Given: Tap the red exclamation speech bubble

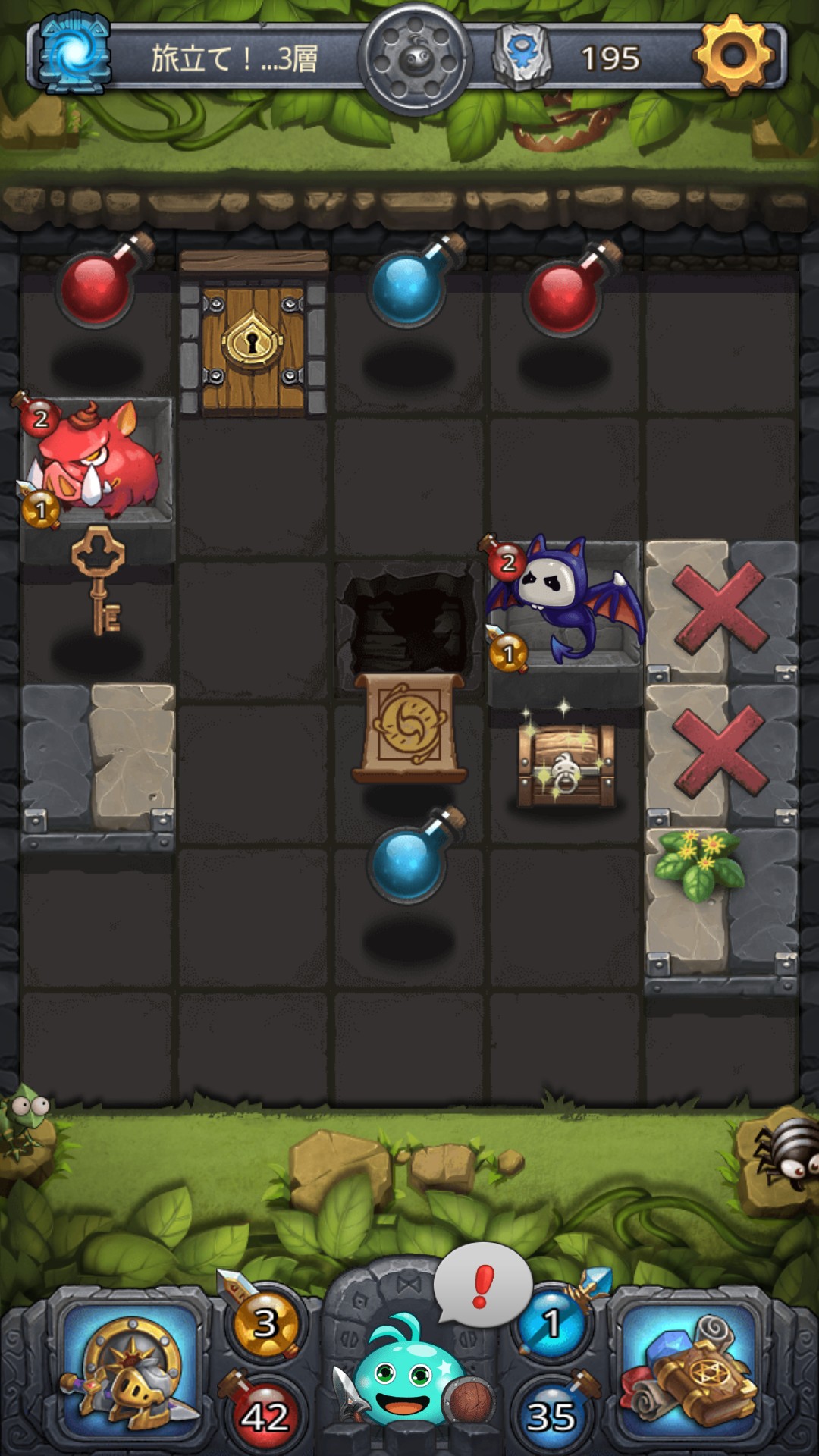Looking at the screenshot, I should 482,1285.
